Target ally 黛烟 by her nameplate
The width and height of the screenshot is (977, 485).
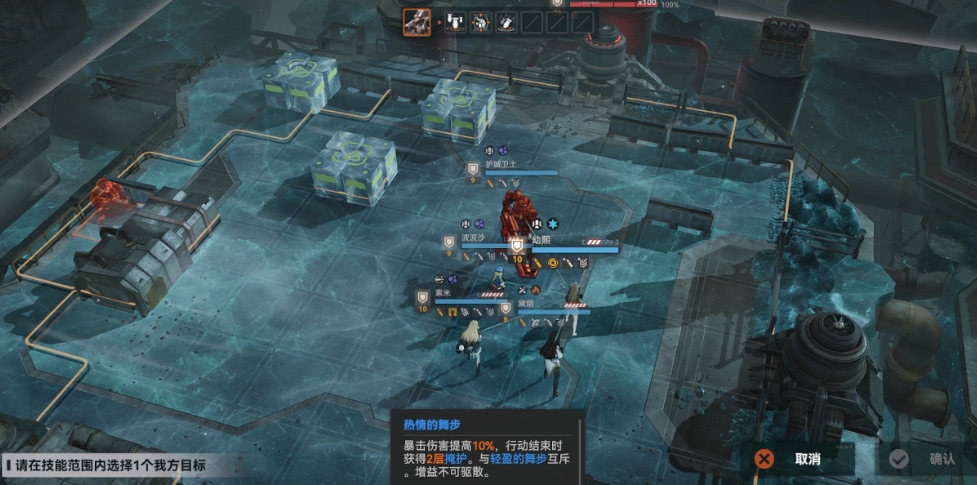527,302
